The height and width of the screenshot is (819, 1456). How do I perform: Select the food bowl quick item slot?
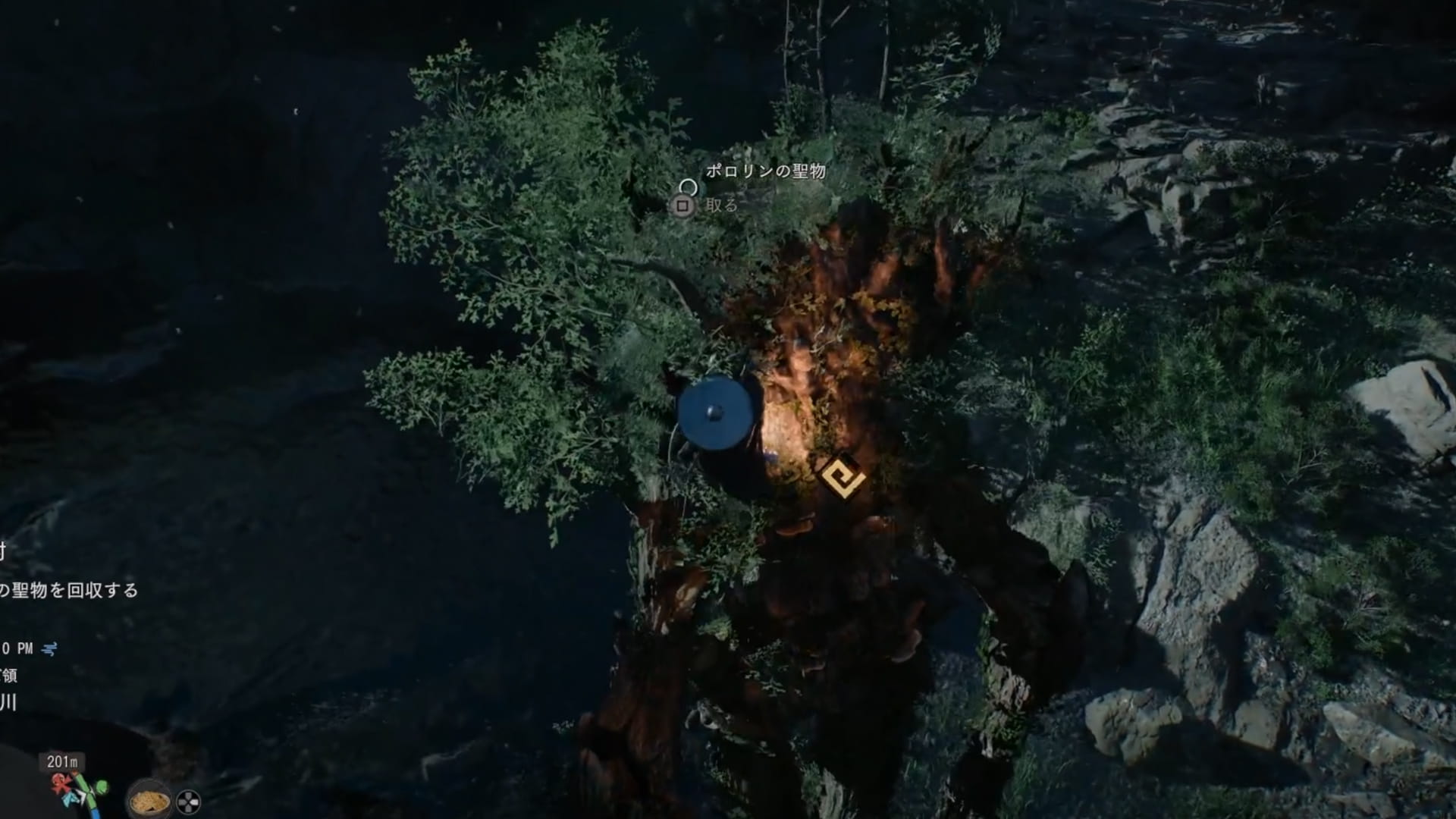click(x=149, y=800)
